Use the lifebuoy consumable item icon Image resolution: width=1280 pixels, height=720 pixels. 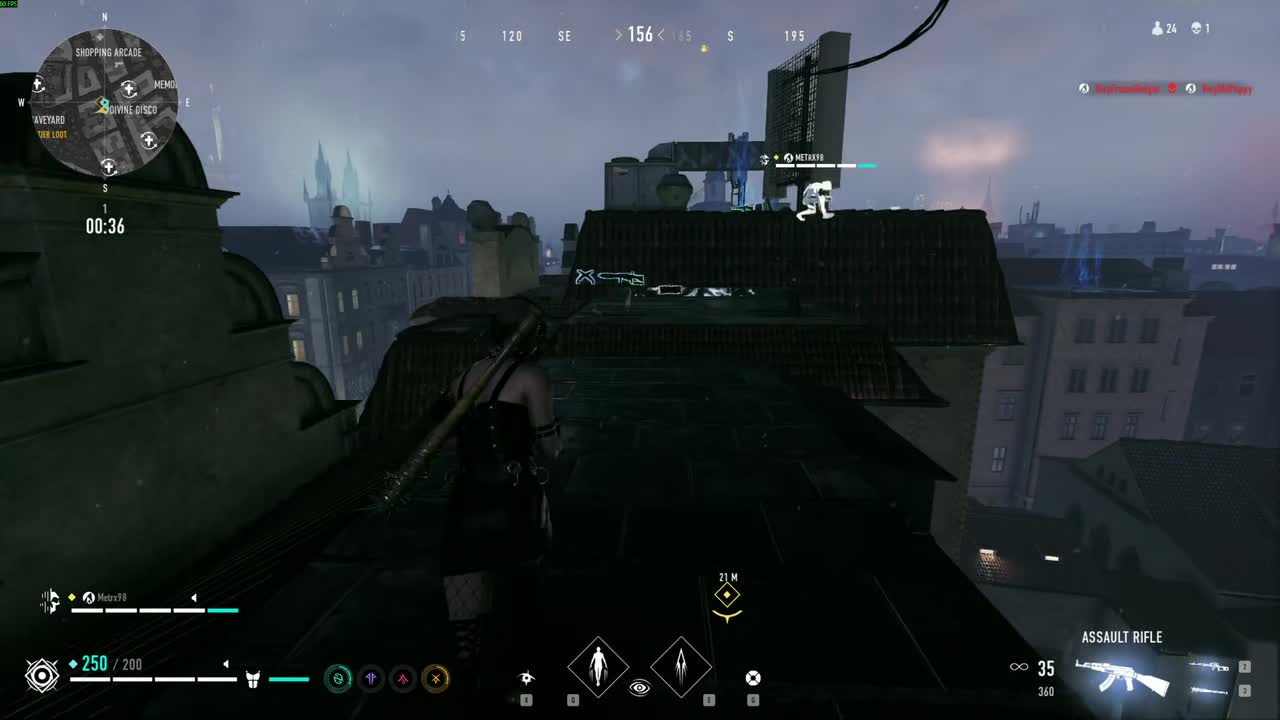753,678
